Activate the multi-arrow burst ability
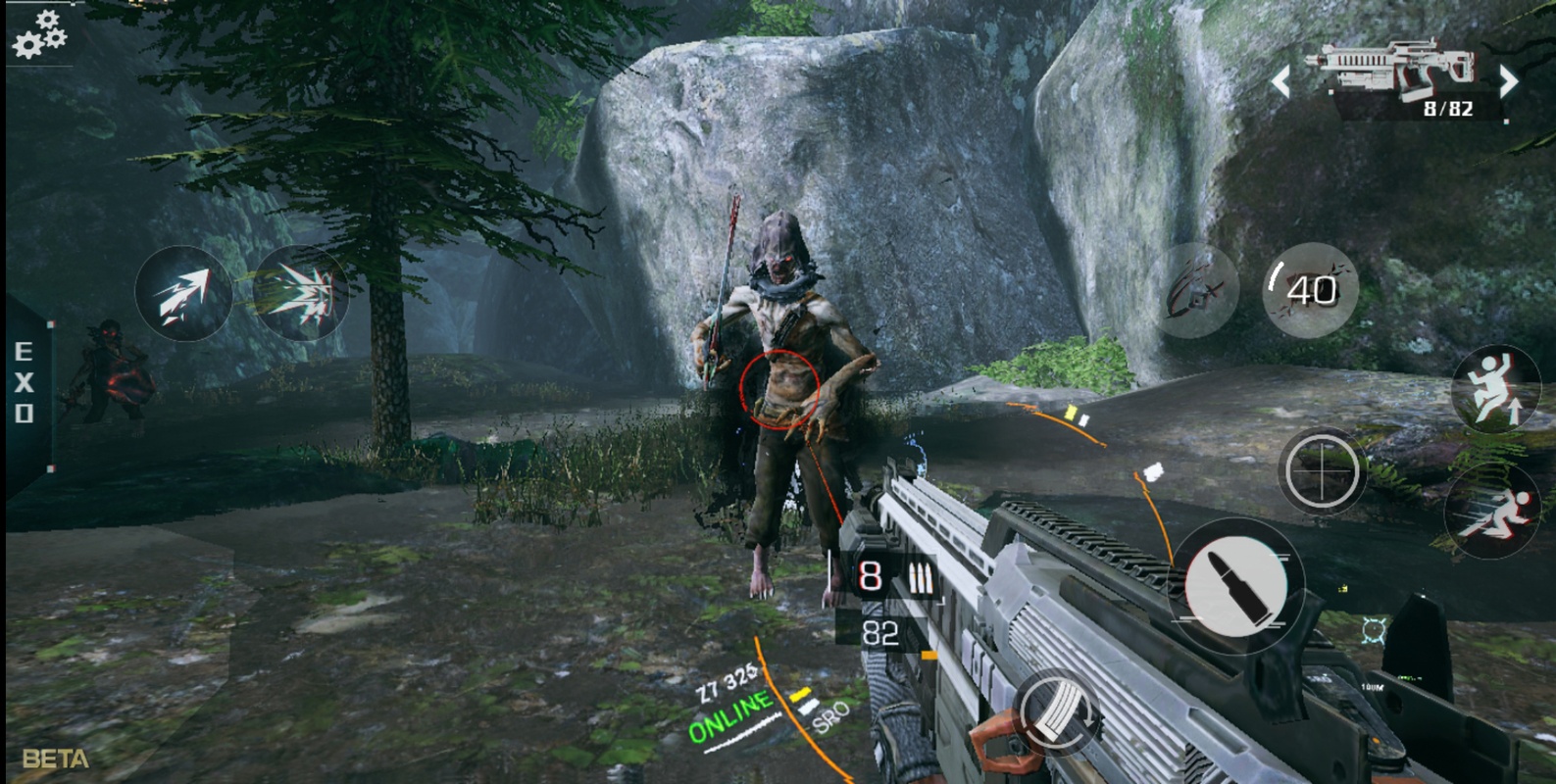The image size is (1556, 784). (301, 293)
